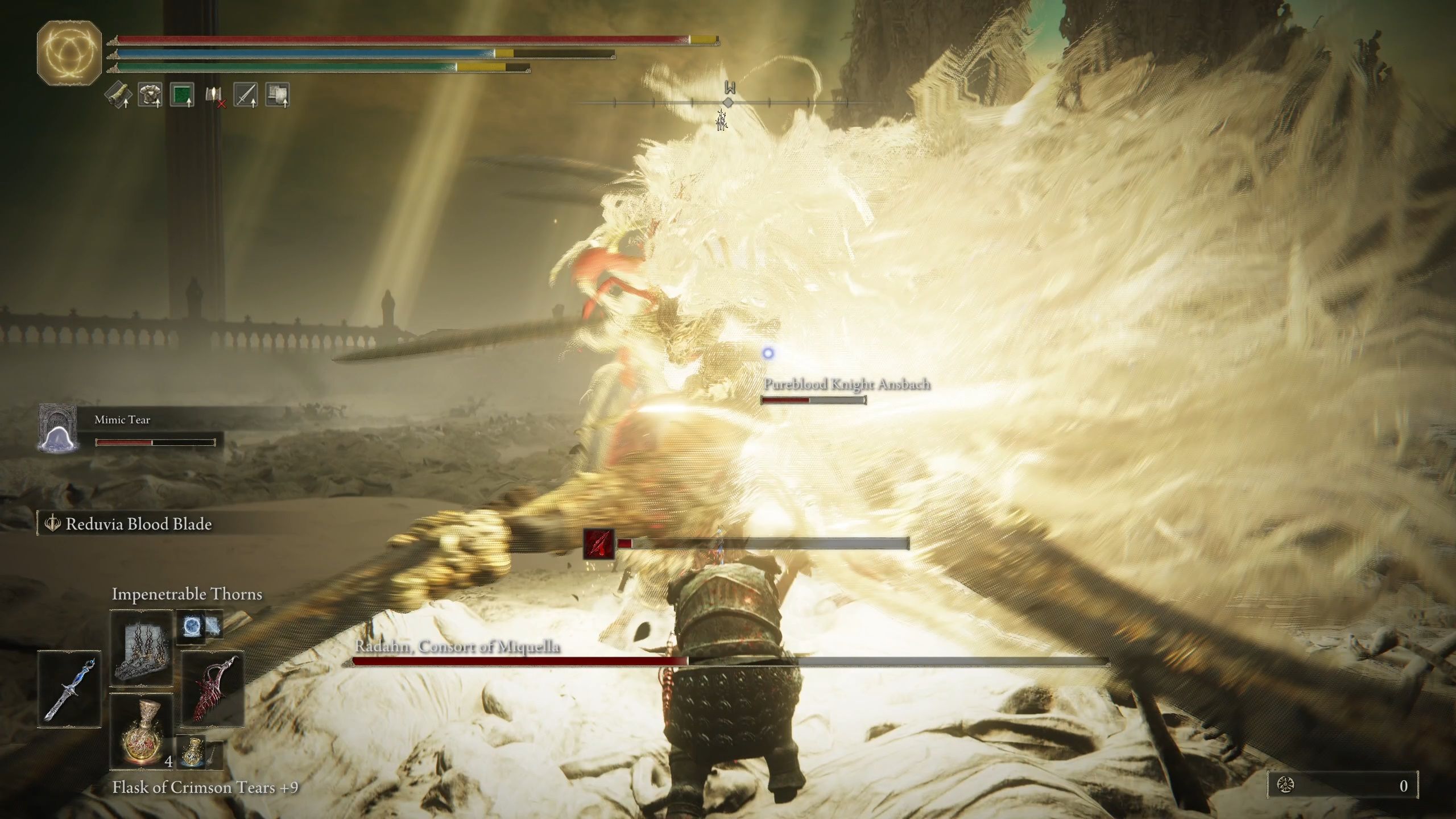The image size is (1456, 819).
Task: Select the crossed-out map fragment buff icon
Action: point(214,95)
